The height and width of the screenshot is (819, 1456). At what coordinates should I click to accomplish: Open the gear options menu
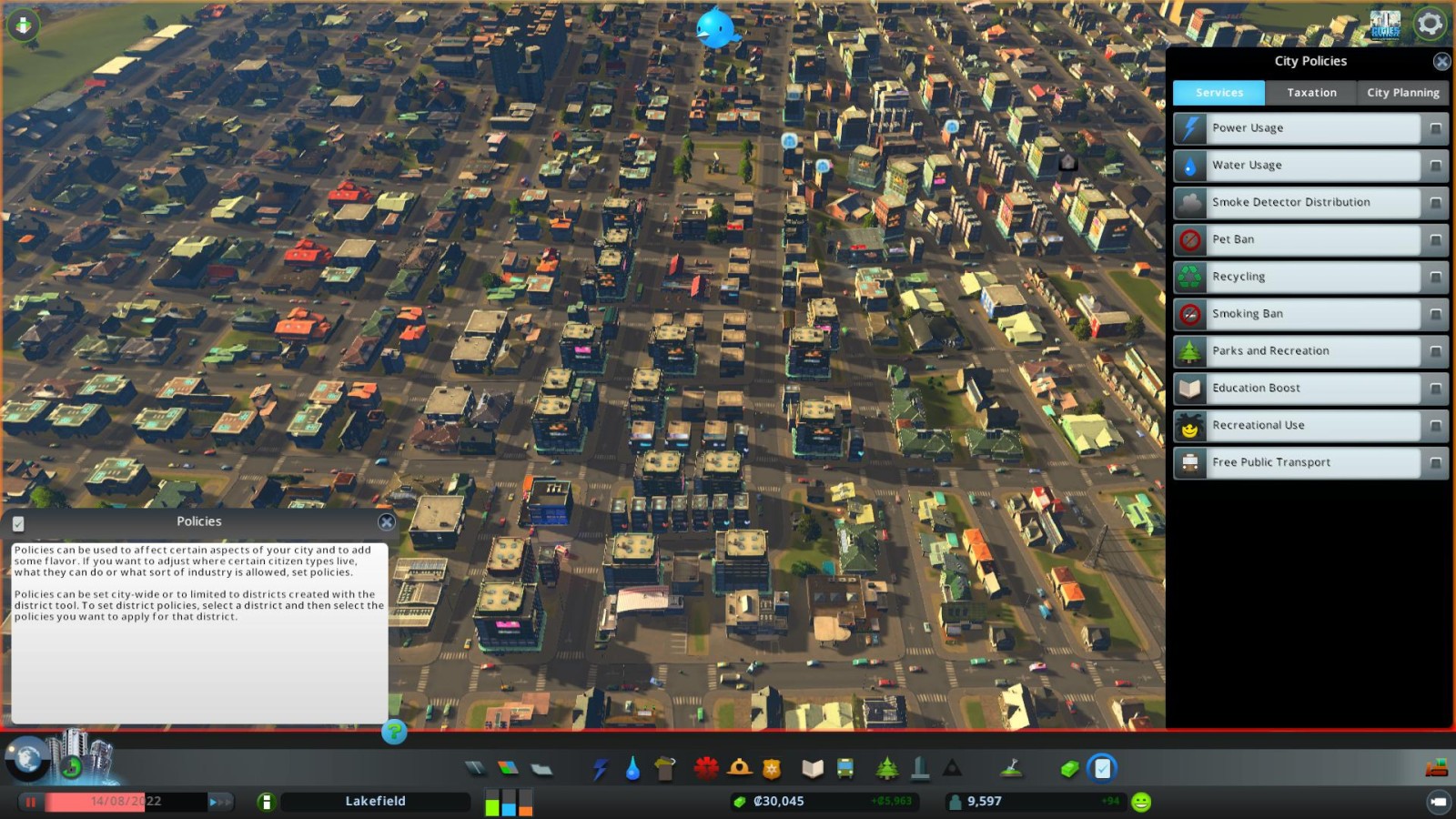pos(1430,24)
